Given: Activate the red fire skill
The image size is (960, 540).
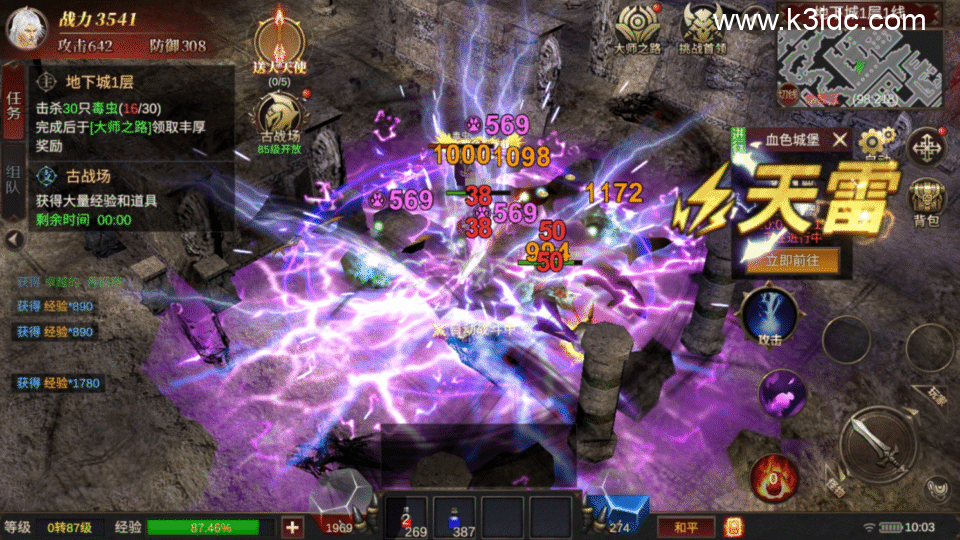Looking at the screenshot, I should click(x=774, y=476).
